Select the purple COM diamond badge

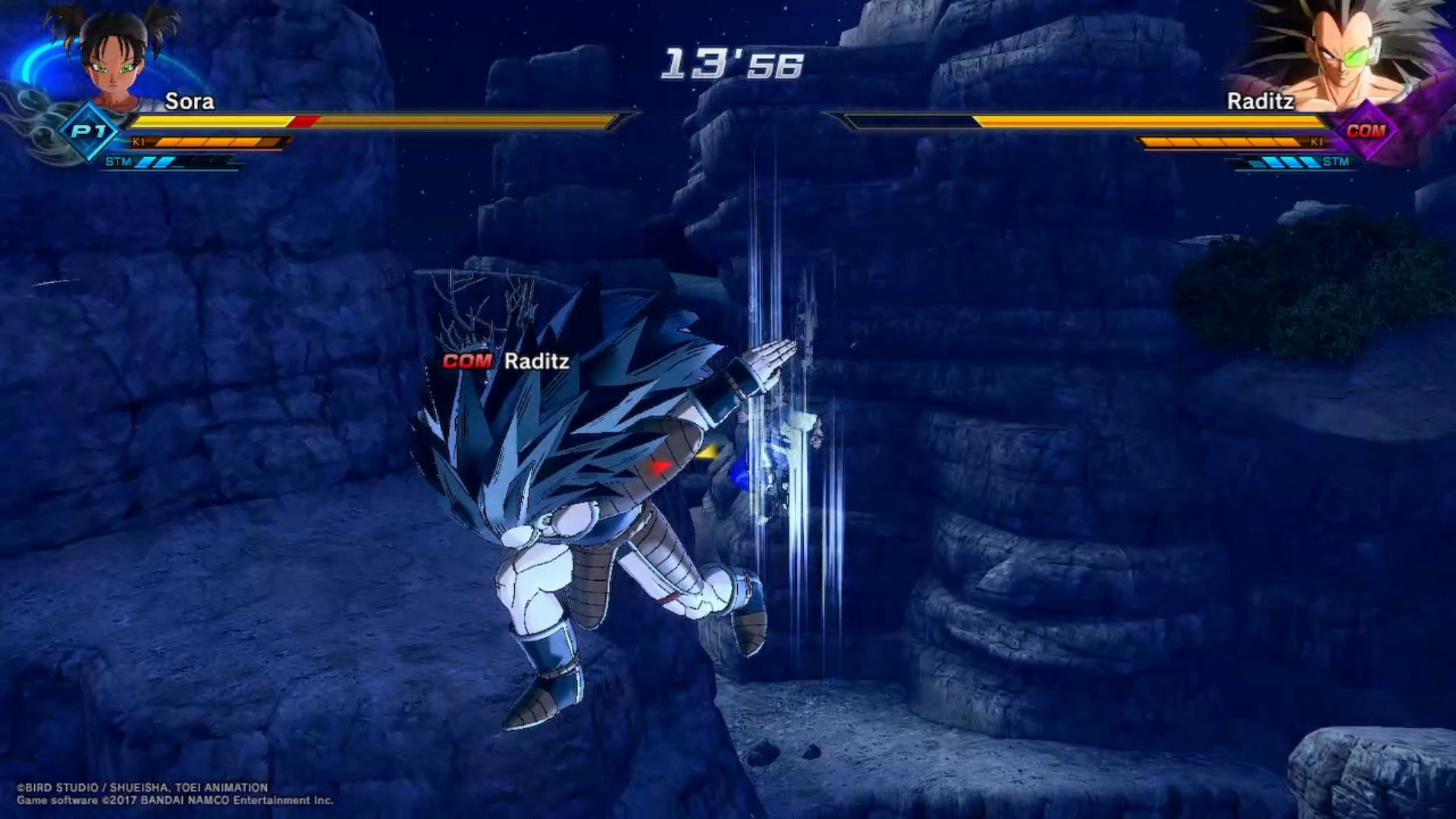pos(1365,130)
